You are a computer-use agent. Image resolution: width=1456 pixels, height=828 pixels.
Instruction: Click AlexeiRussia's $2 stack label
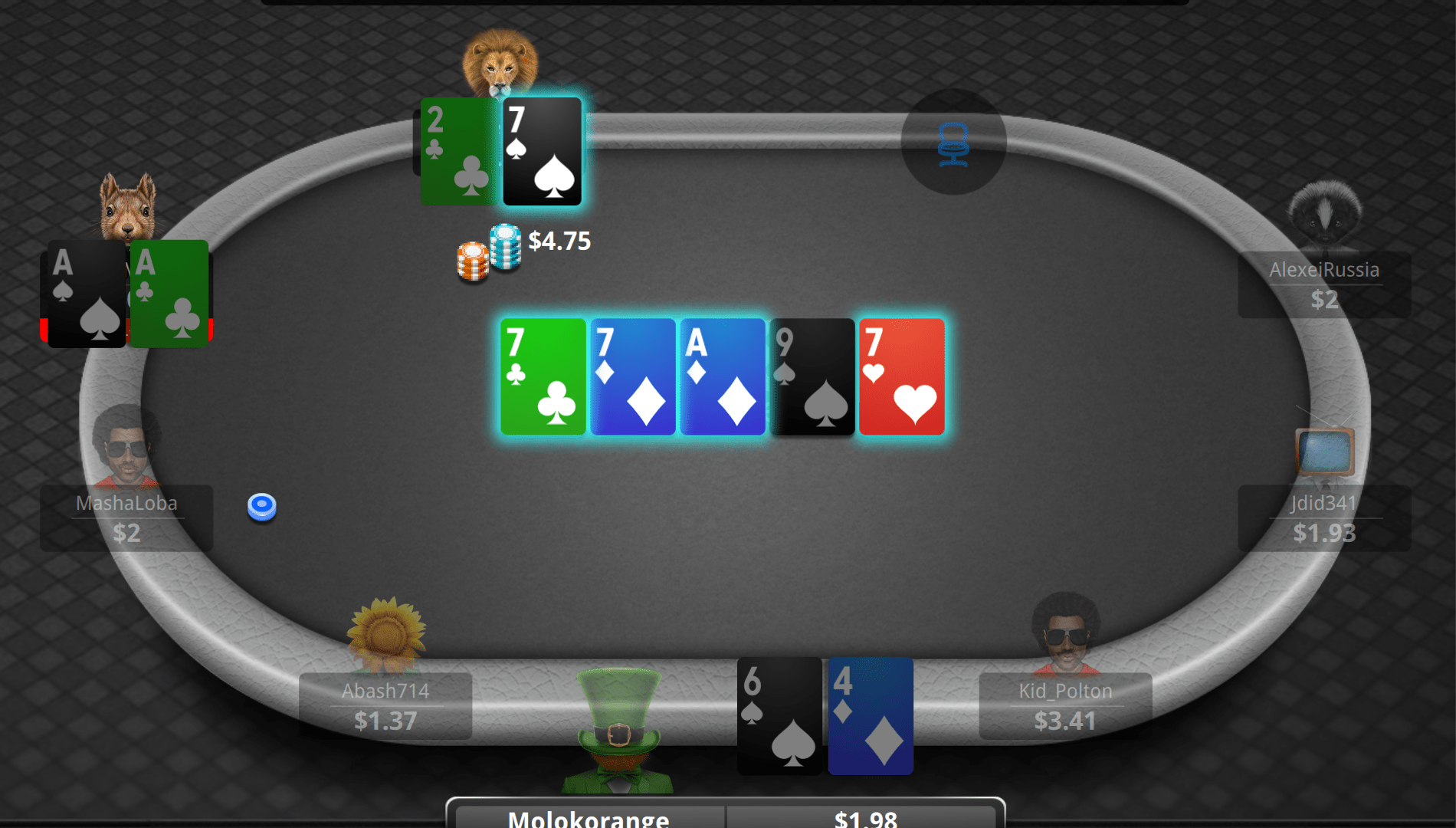point(1323,300)
